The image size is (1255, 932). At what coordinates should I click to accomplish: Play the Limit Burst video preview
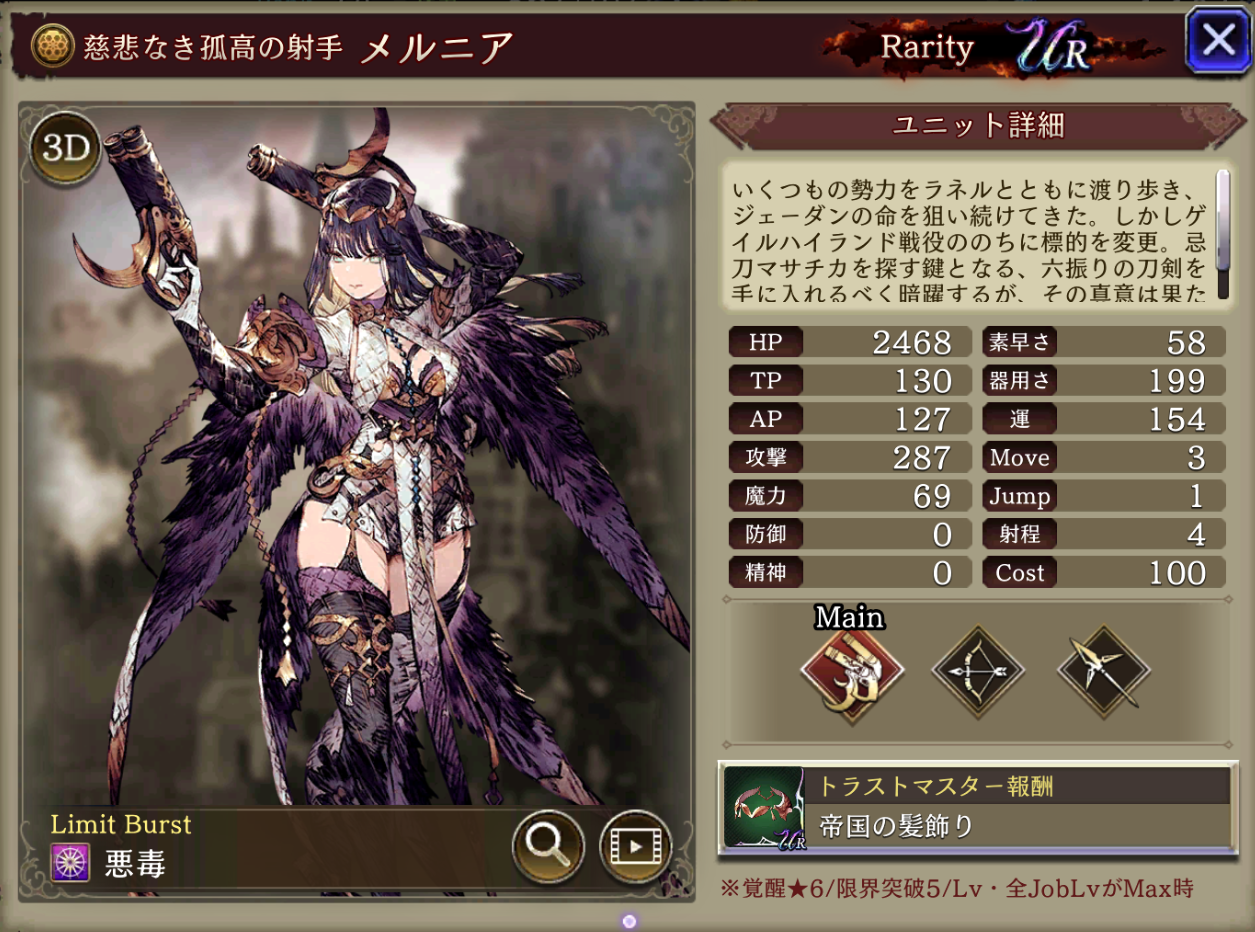635,846
